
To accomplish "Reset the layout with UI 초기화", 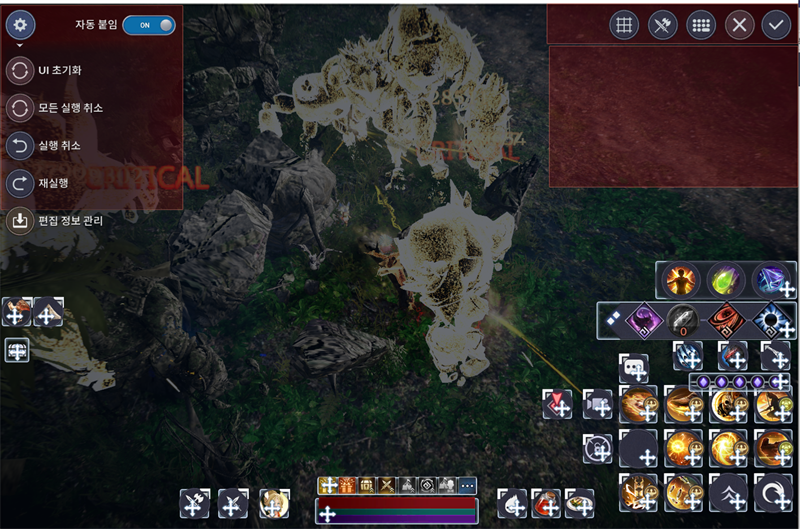I will 20,72.
